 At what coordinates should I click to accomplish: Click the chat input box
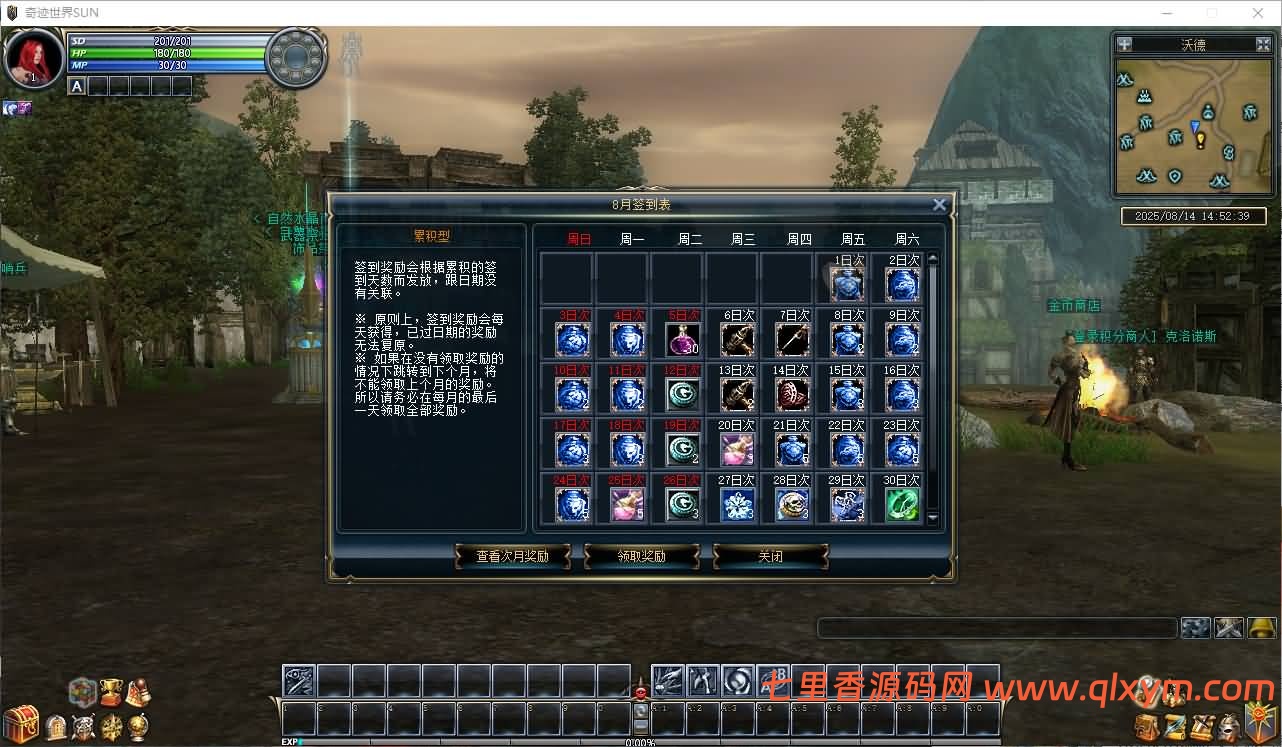[996, 628]
